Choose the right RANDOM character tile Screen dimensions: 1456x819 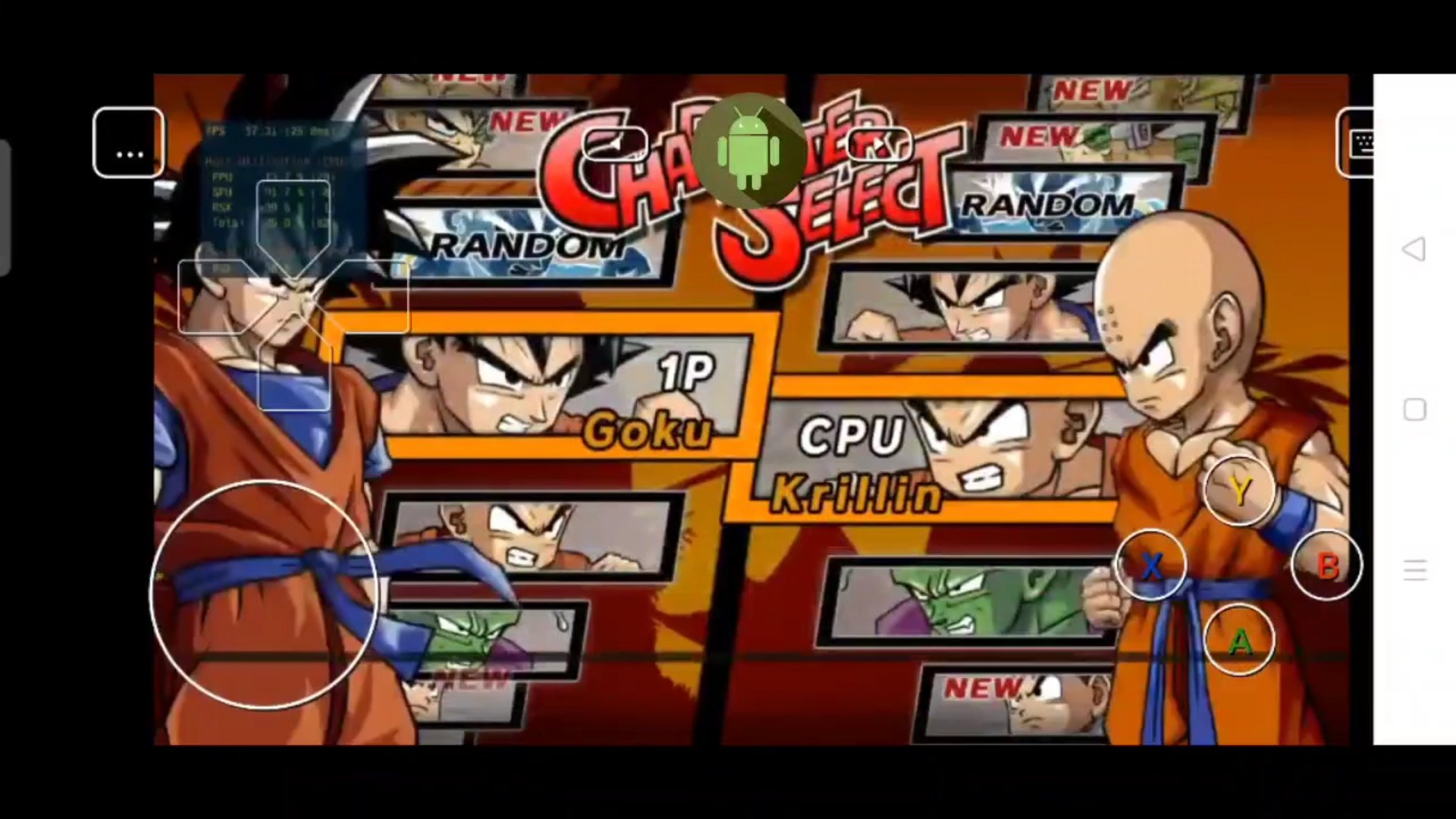tap(1046, 205)
